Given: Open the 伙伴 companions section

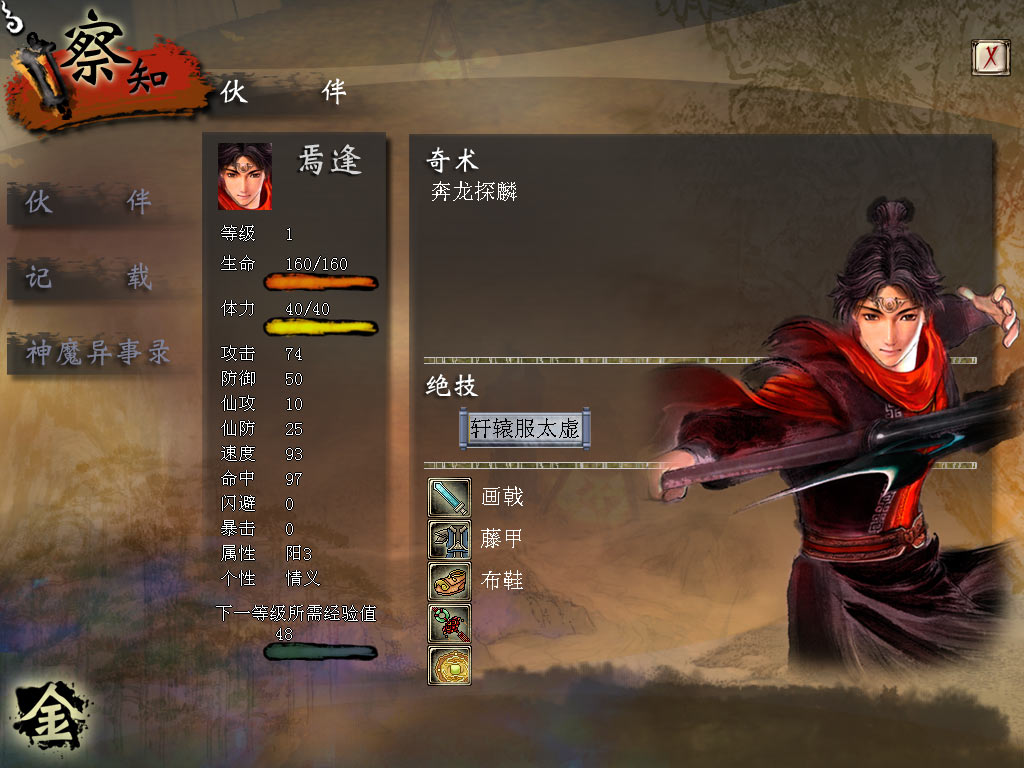Looking at the screenshot, I should [x=88, y=202].
